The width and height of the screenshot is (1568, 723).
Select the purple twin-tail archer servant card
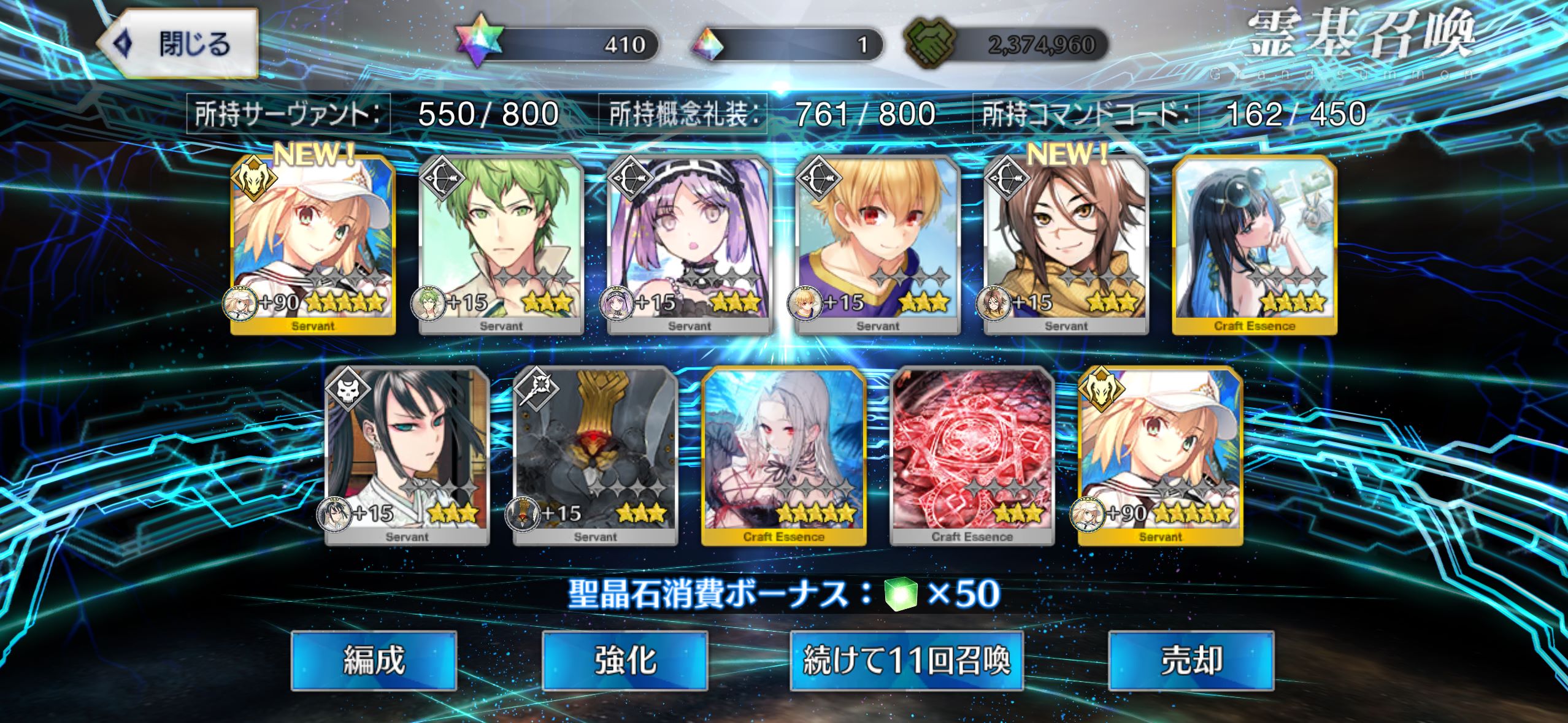pos(690,245)
